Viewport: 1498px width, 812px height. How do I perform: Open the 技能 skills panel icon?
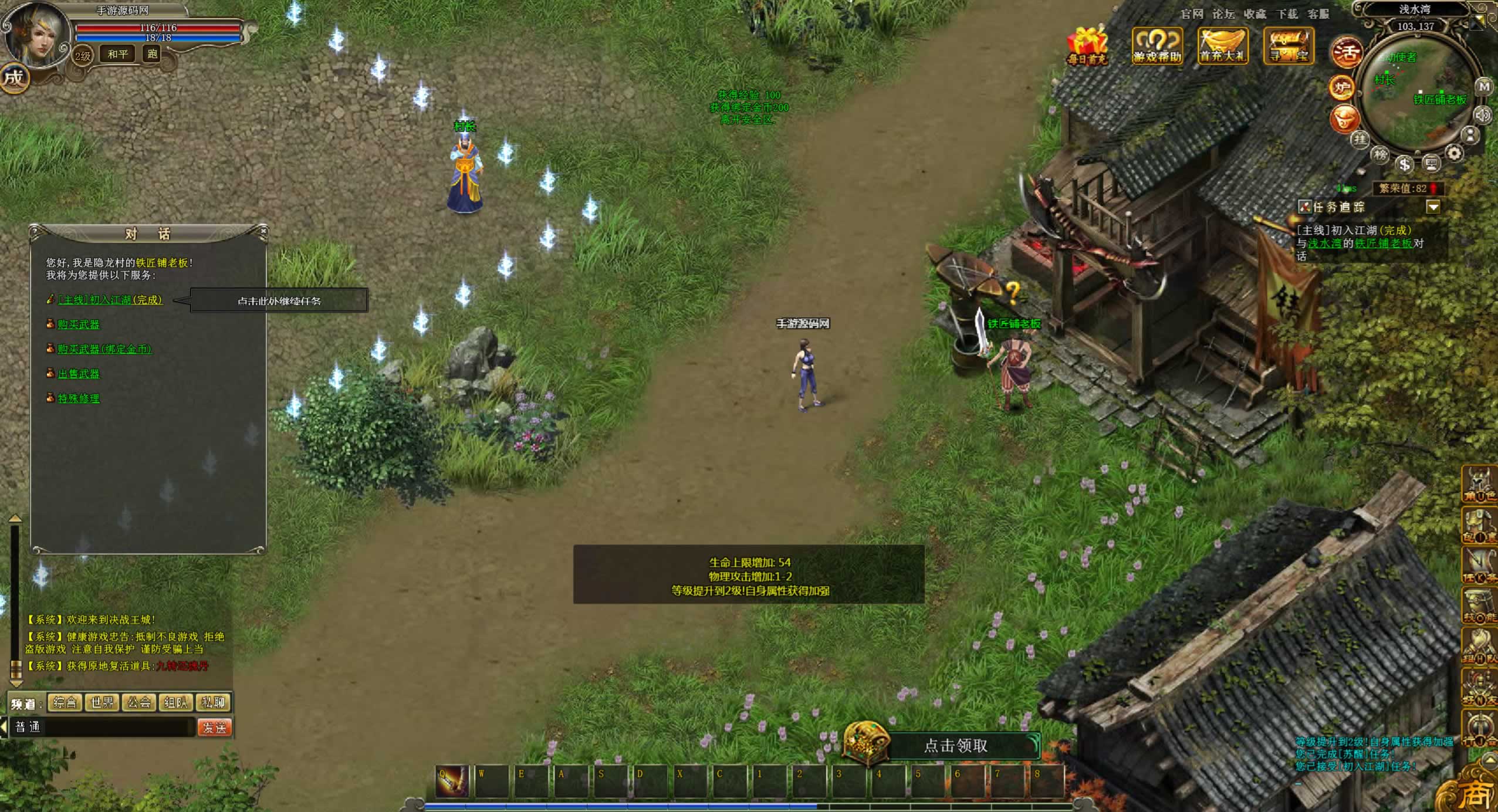point(1479,606)
